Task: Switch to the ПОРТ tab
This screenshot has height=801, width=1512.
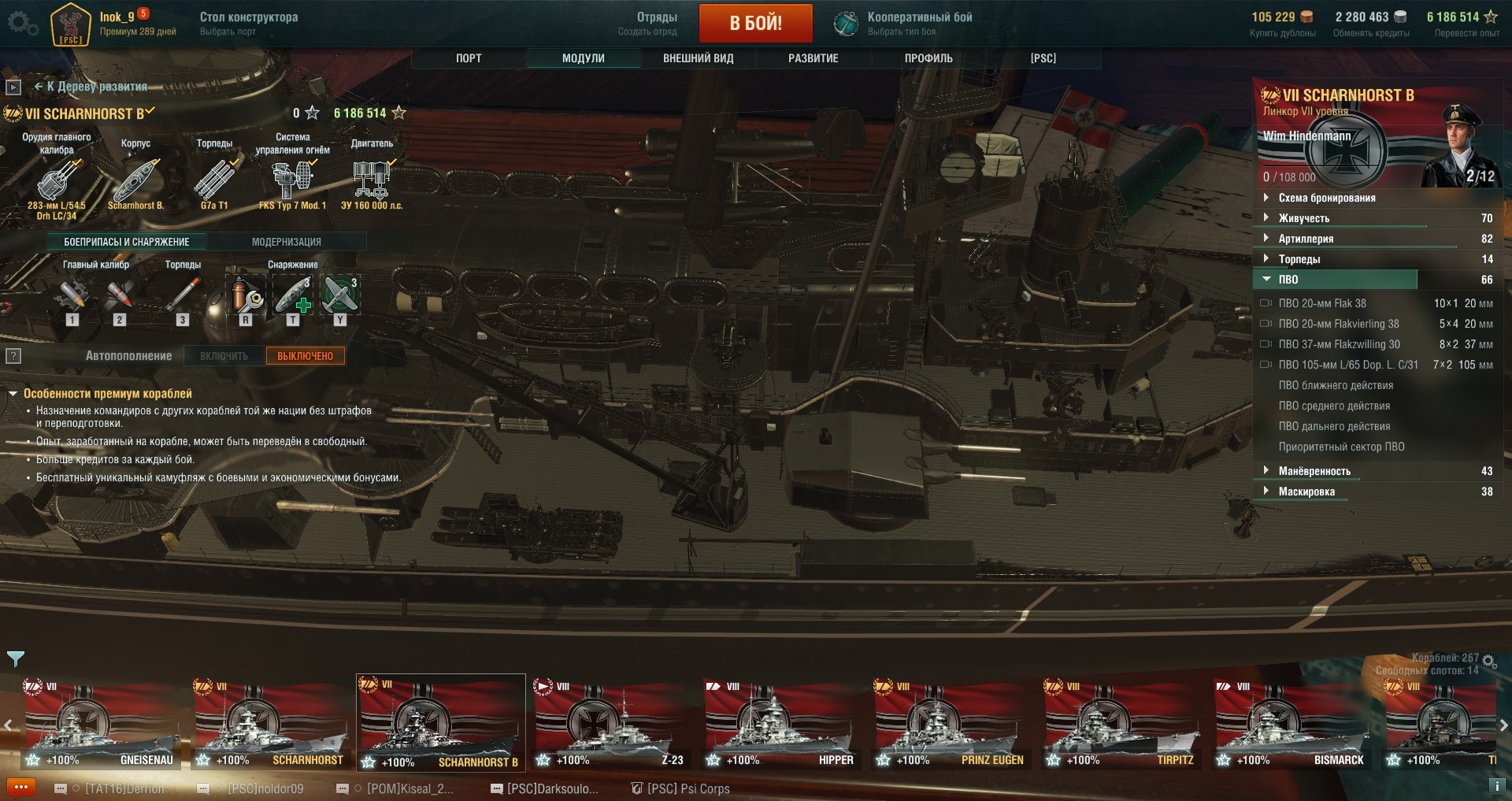Action: (469, 58)
